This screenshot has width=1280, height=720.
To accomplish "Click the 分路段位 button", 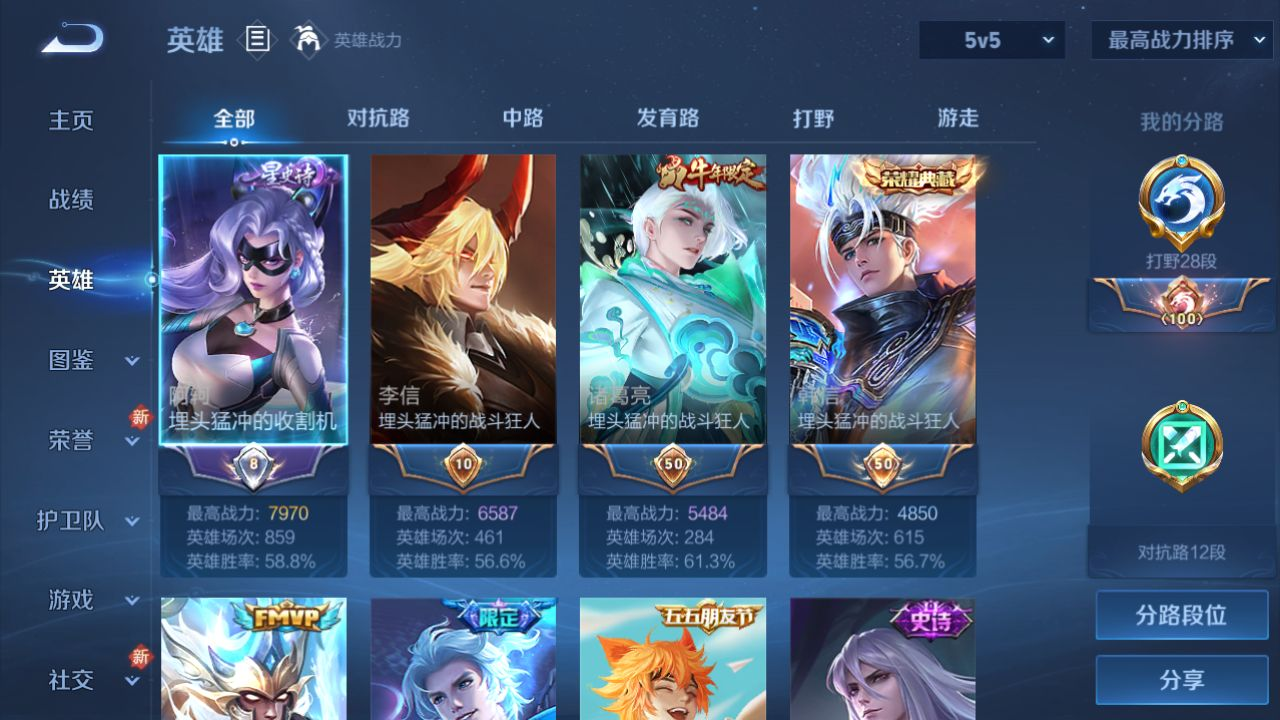I will click(1181, 615).
